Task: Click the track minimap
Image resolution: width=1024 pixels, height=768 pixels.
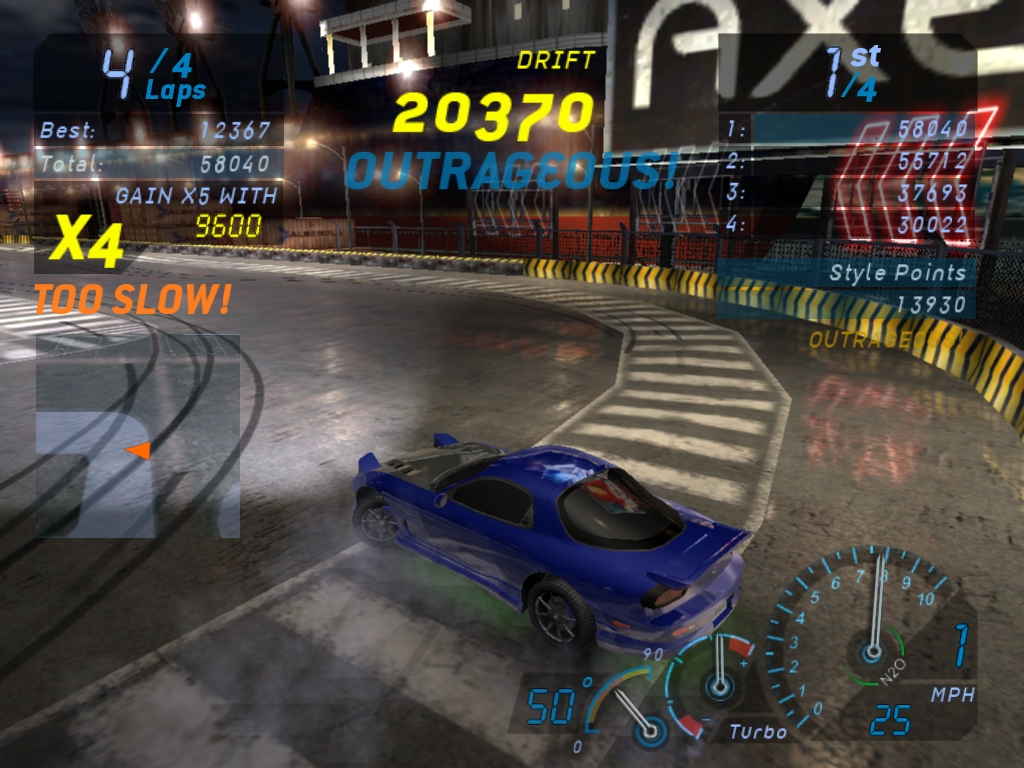Action: [x=138, y=436]
